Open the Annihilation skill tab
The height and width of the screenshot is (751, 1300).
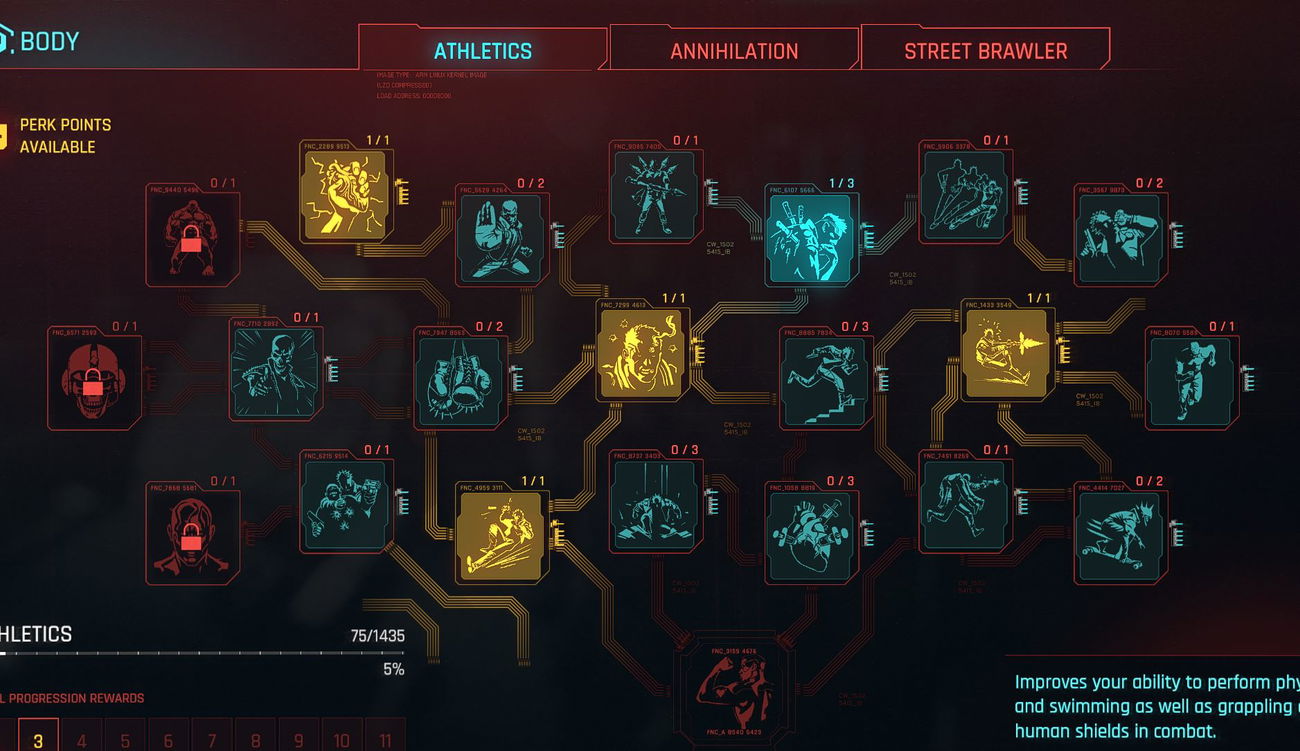(734, 51)
